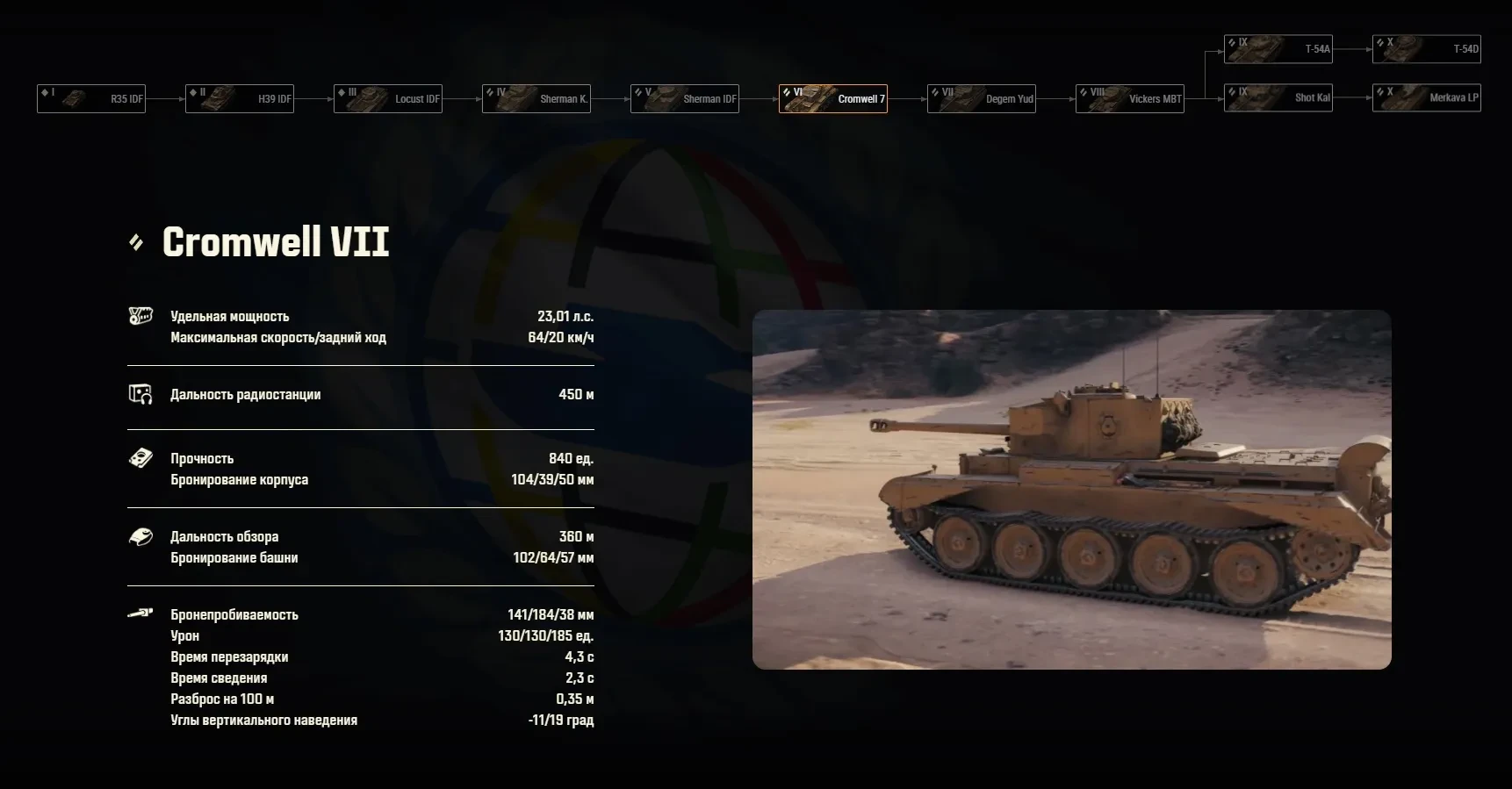Open the Locust IDF tier III tank
The image size is (1512, 789).
pyautogui.click(x=388, y=98)
